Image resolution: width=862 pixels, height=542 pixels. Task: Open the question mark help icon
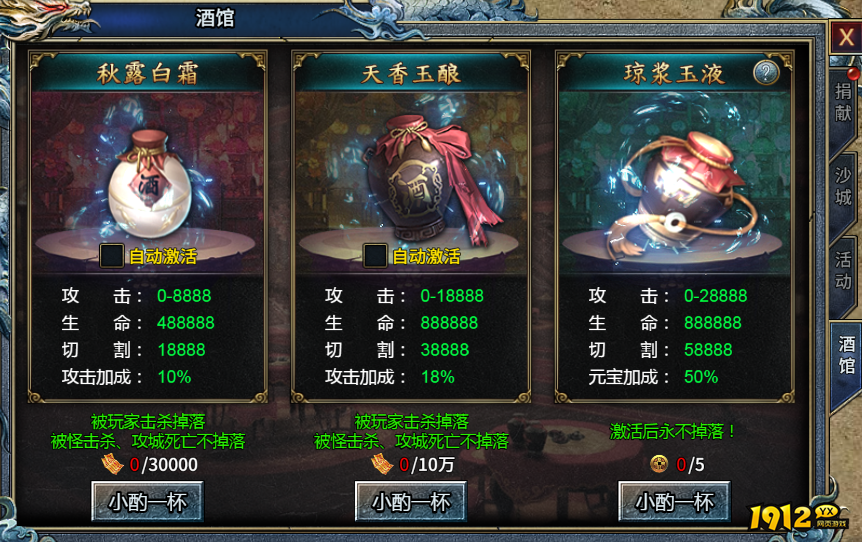tap(766, 72)
